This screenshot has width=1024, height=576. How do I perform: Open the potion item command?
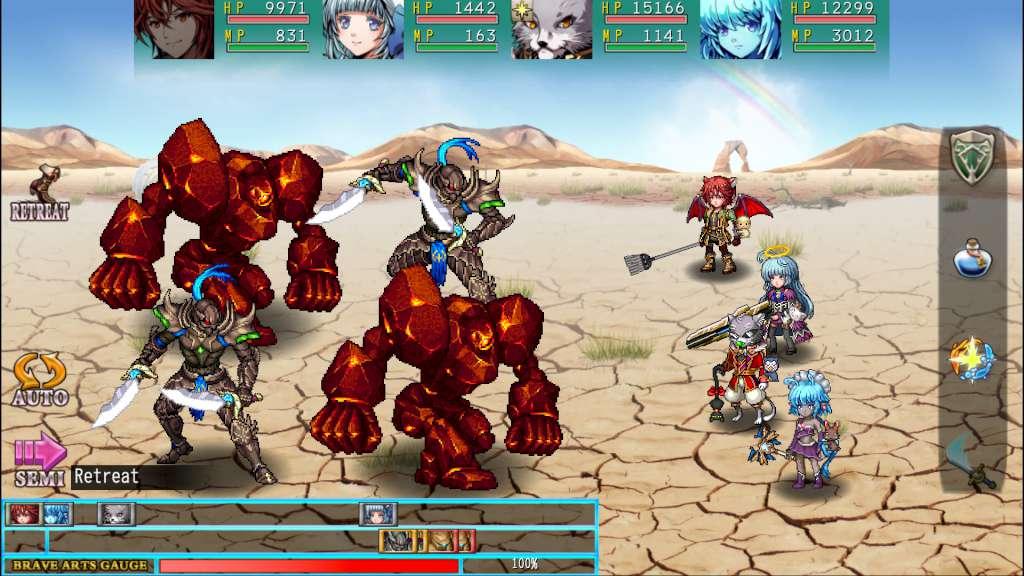pos(973,258)
